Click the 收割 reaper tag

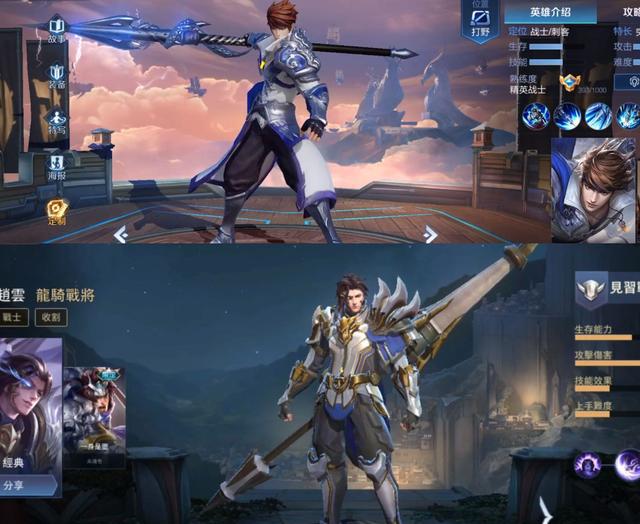(50, 318)
